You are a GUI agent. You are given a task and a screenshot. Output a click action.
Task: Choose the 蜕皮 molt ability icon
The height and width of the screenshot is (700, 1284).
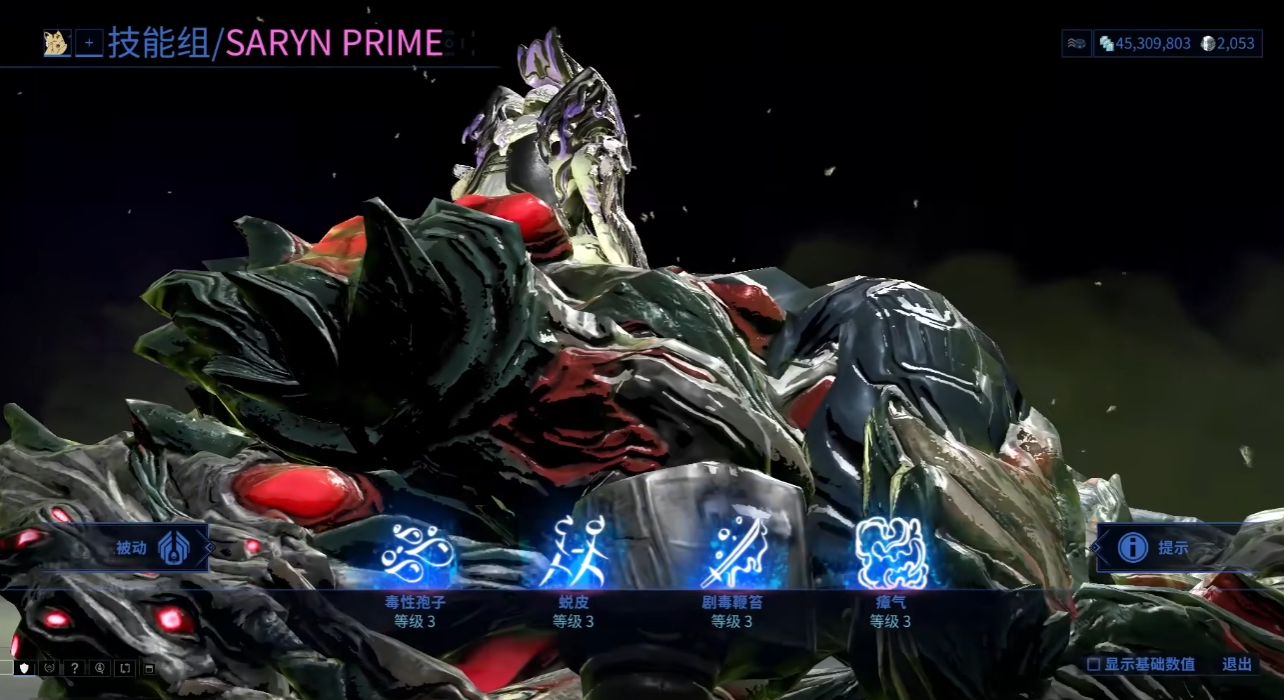575,554
